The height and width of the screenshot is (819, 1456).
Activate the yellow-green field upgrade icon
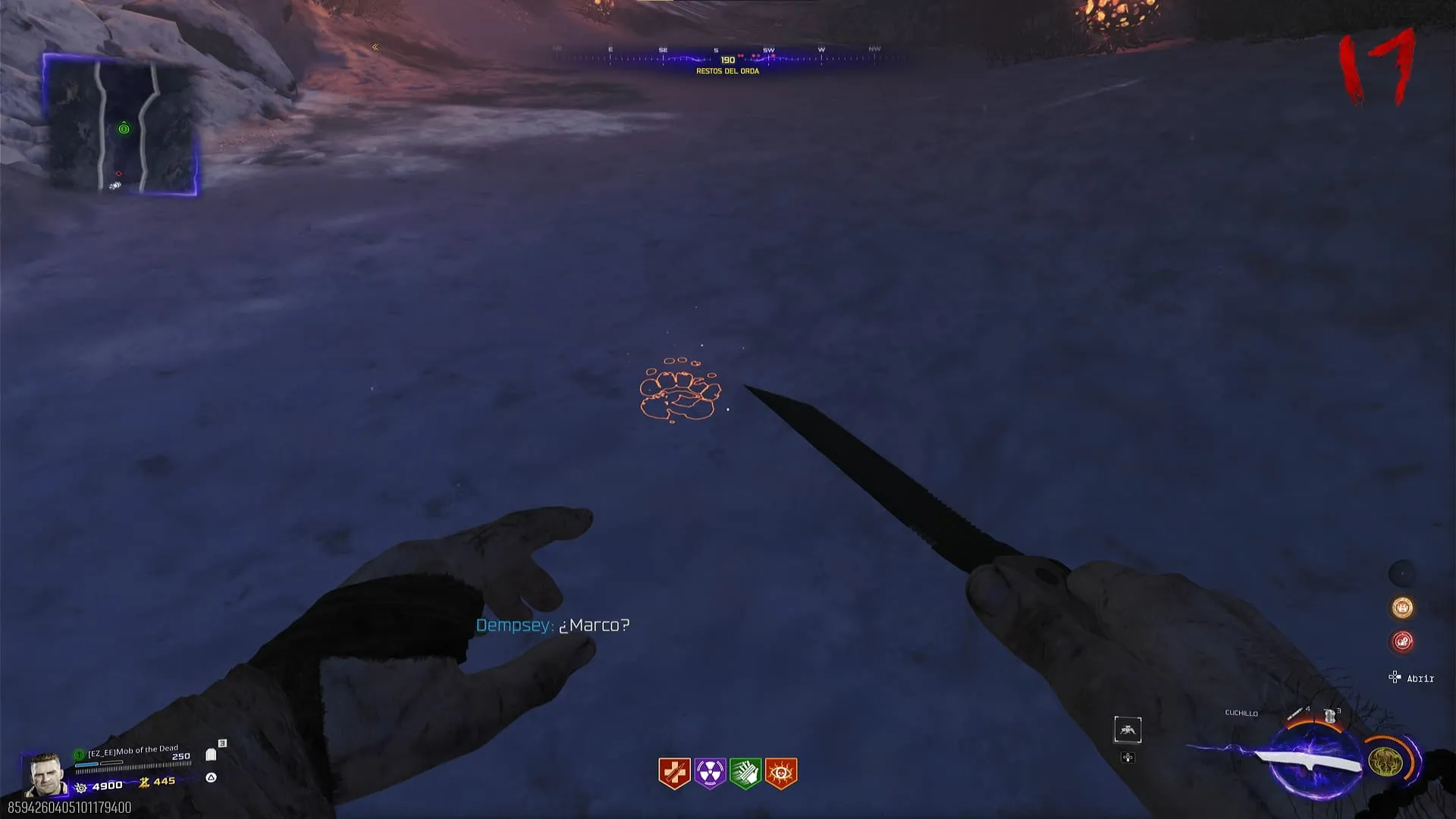click(1385, 761)
